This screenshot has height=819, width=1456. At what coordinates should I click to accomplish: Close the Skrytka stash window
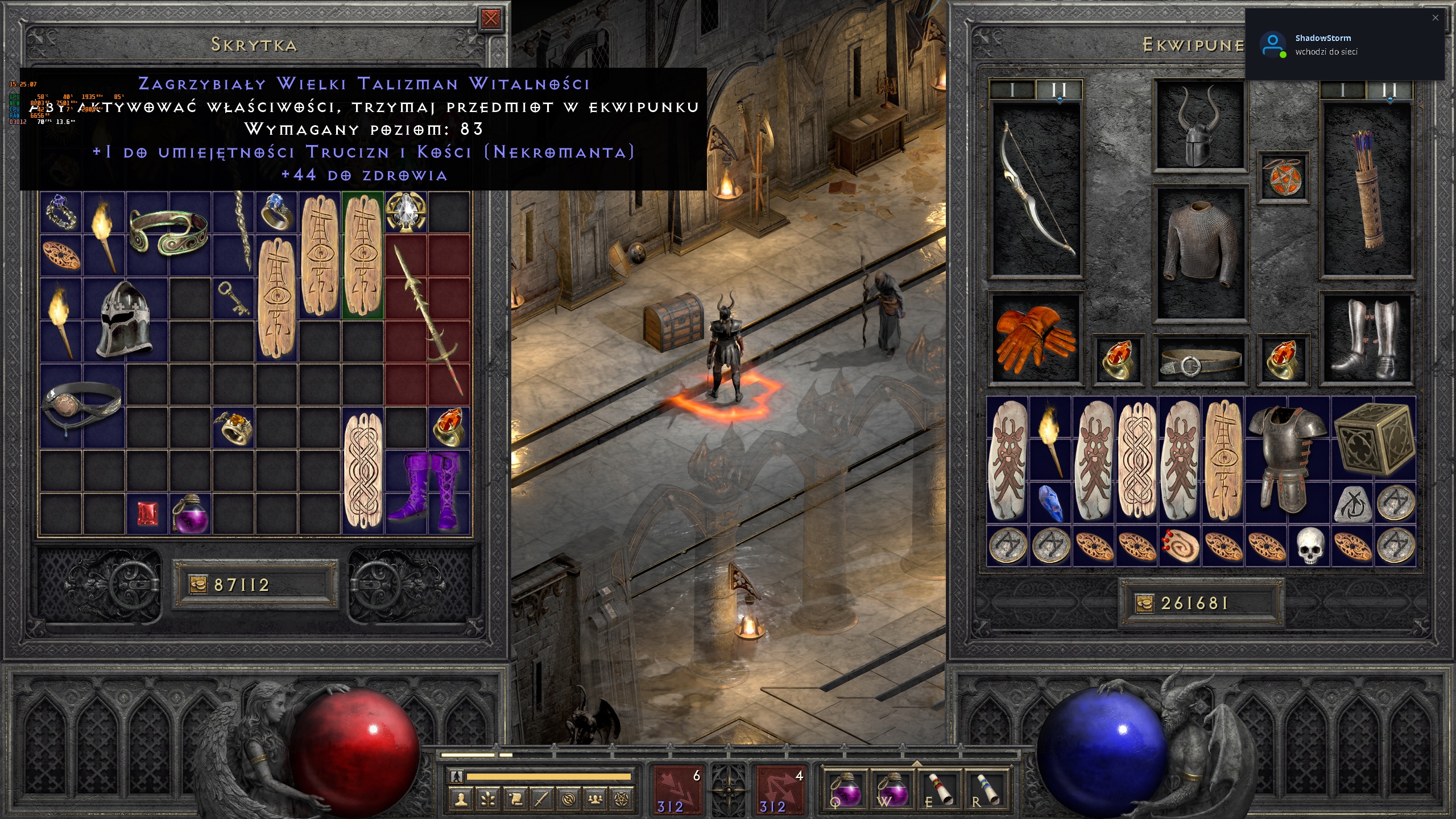[x=490, y=19]
